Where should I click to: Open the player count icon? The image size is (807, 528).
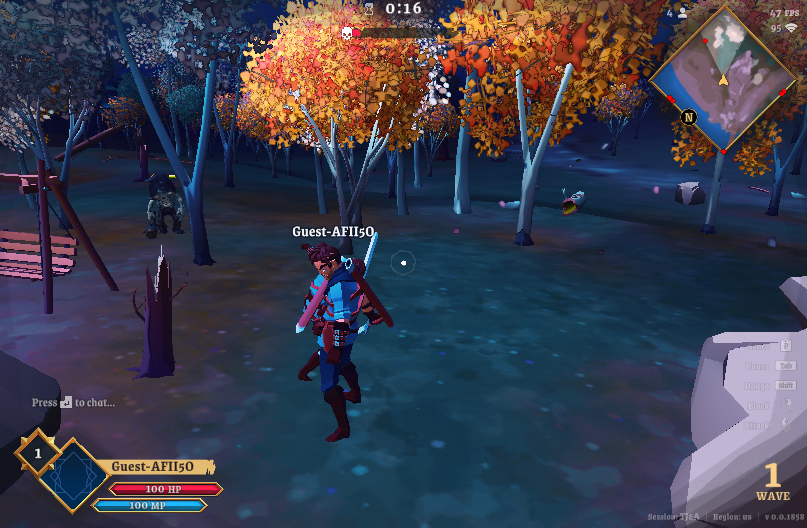pyautogui.click(x=682, y=14)
